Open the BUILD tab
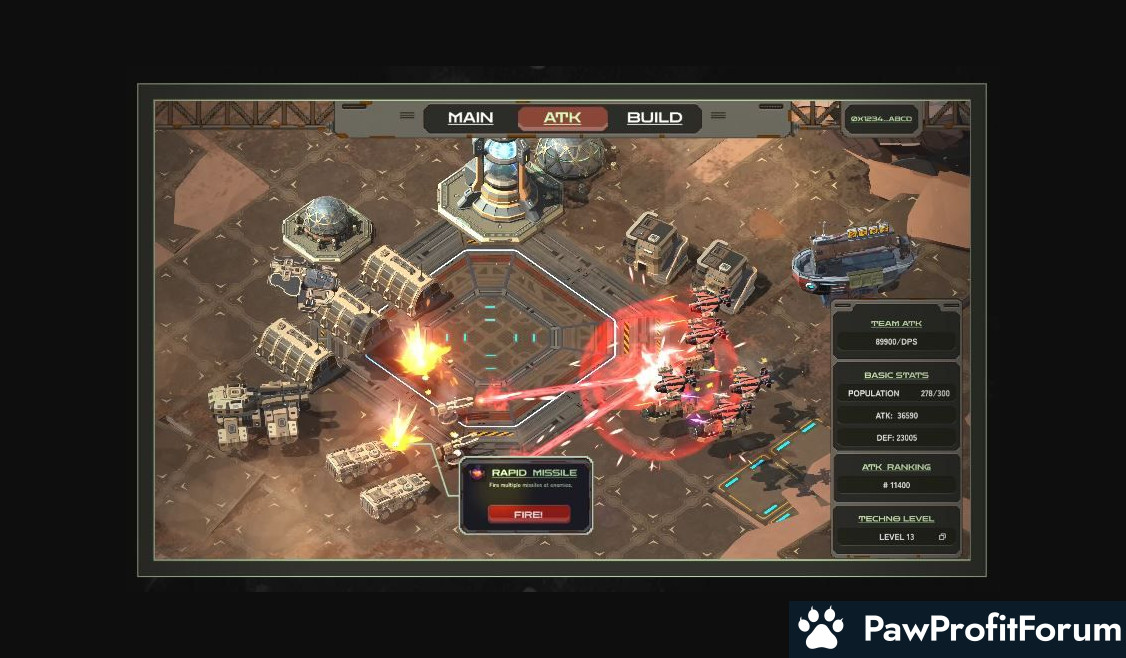Screen dimensions: 1126x658 click(x=654, y=118)
